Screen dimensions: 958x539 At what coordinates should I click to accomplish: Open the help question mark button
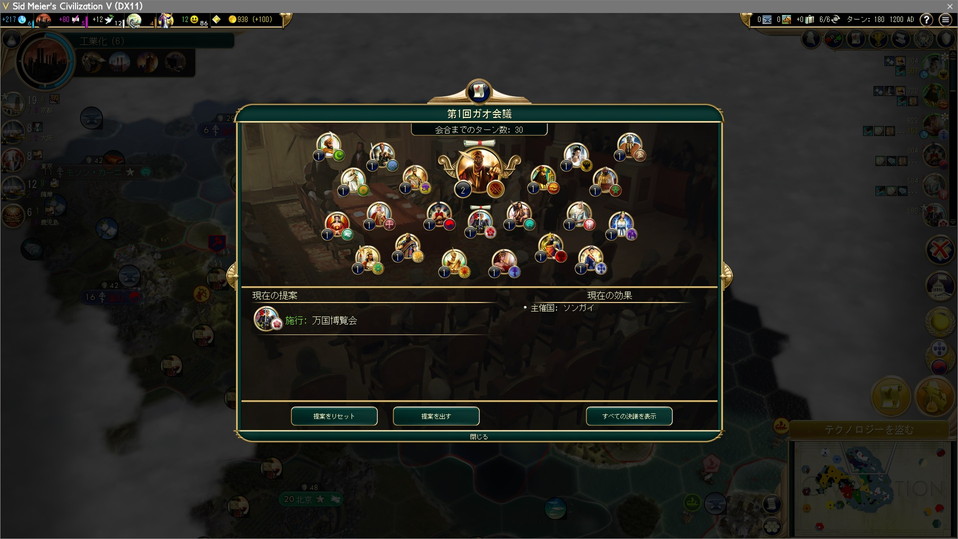coord(927,20)
